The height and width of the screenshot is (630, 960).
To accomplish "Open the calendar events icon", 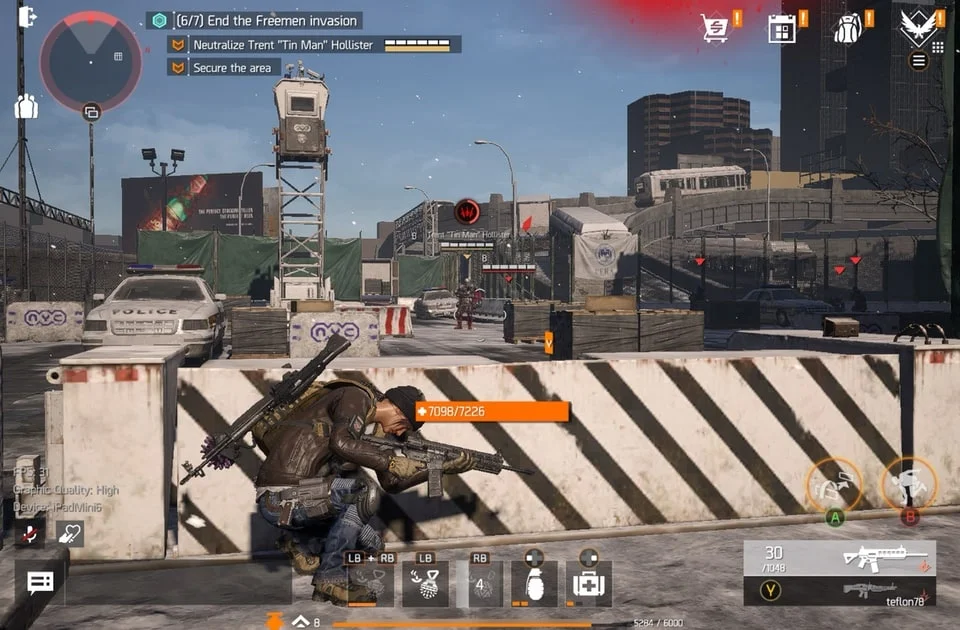I will click(781, 28).
